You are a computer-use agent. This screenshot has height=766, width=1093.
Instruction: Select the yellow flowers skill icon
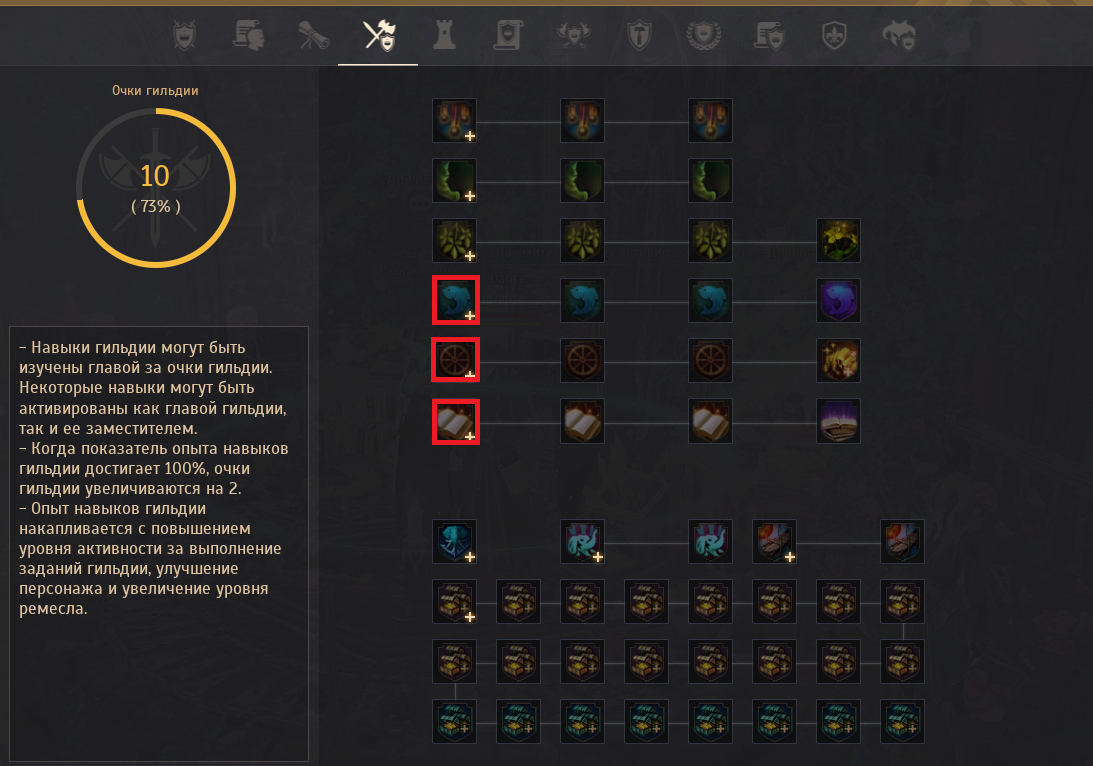point(838,241)
